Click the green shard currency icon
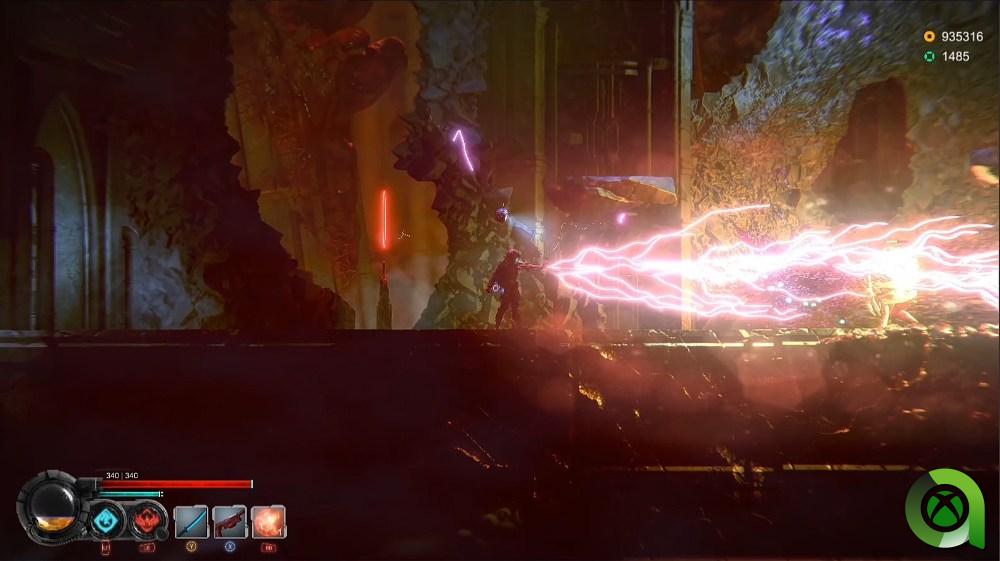 click(929, 56)
